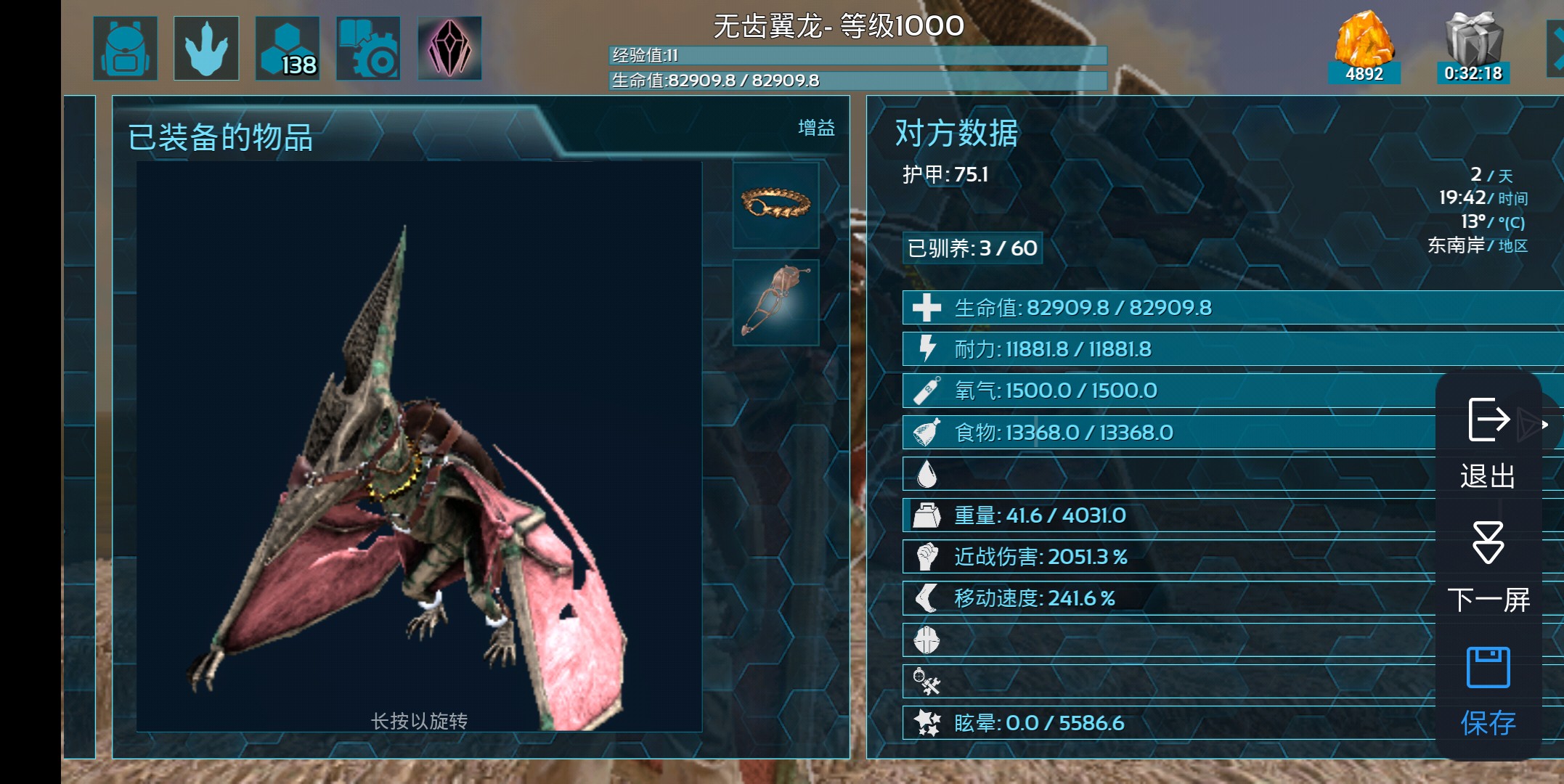Image resolution: width=1564 pixels, height=784 pixels.
Task: Open the crafting gear icon
Action: 368,47
